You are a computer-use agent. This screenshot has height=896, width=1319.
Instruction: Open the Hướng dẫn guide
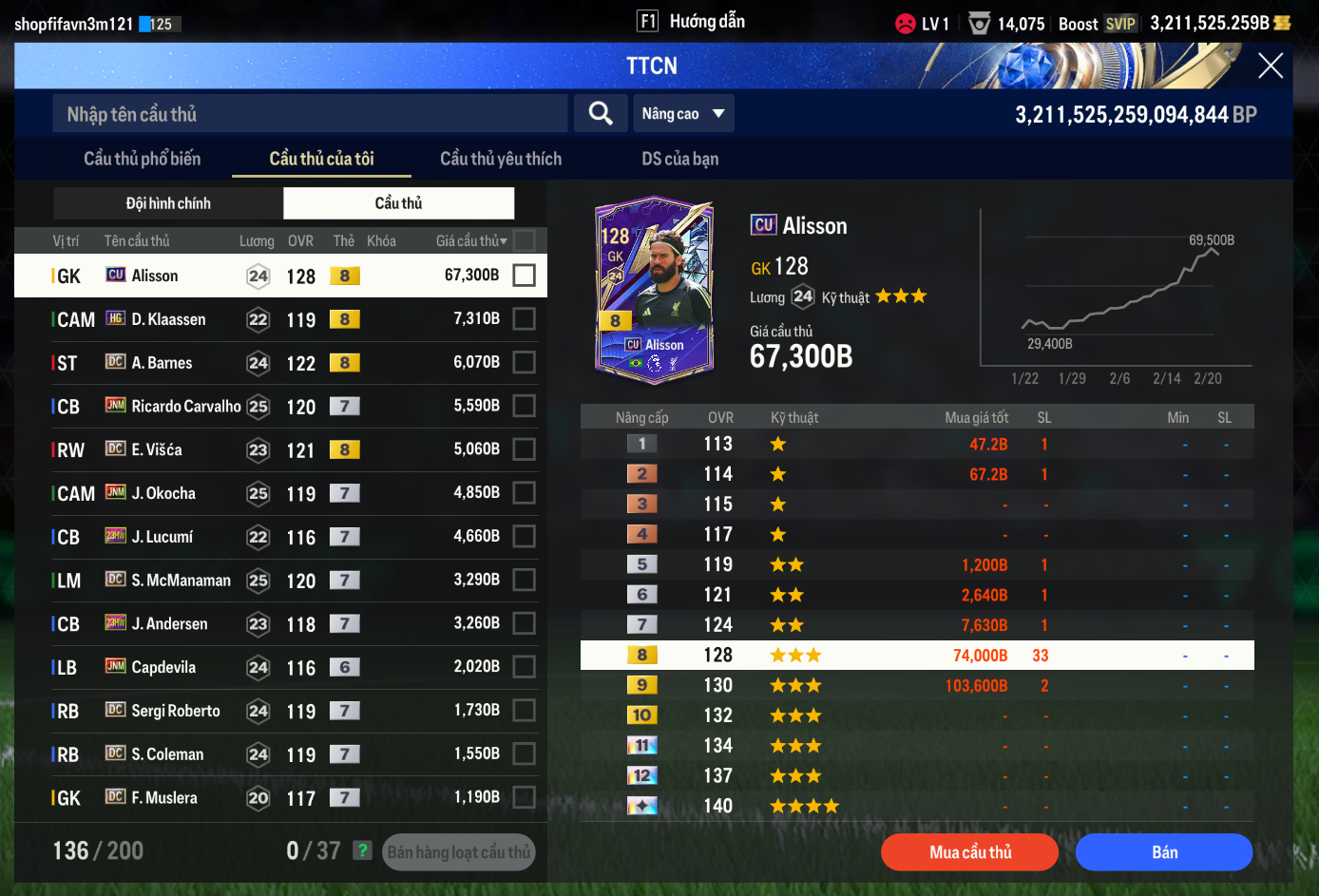(x=693, y=22)
